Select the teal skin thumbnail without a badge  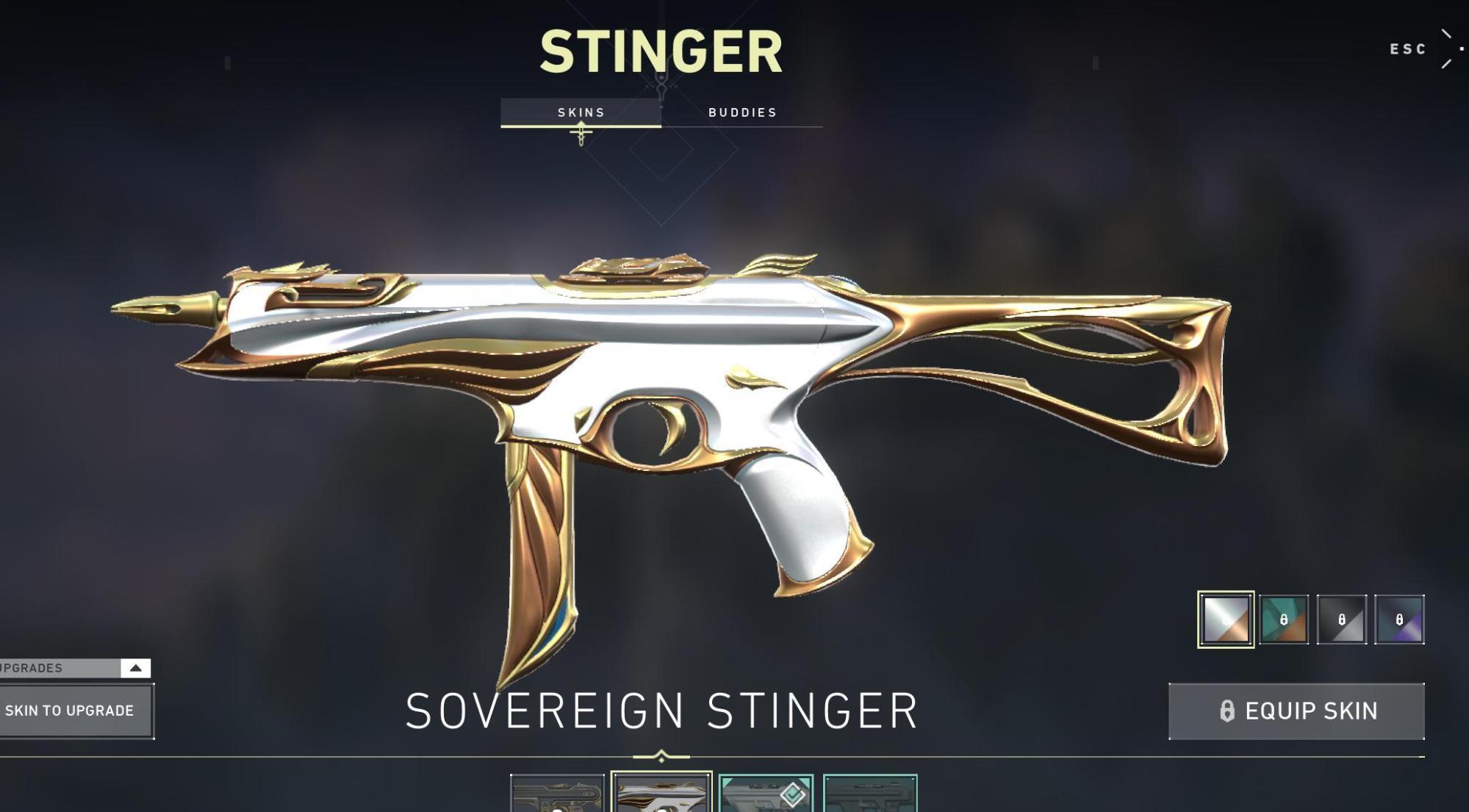pos(870,794)
